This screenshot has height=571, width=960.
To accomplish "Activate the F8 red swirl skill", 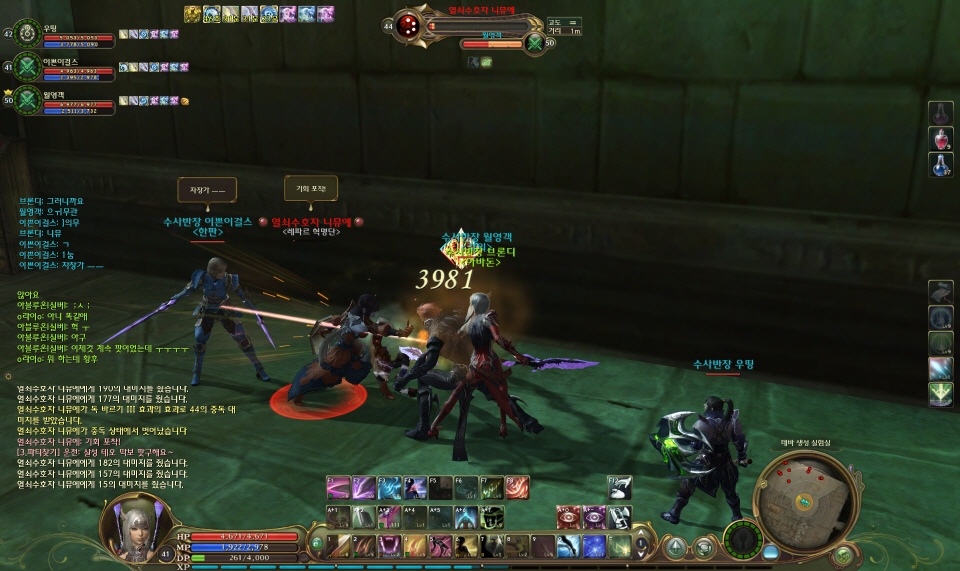I will pyautogui.click(x=516, y=487).
